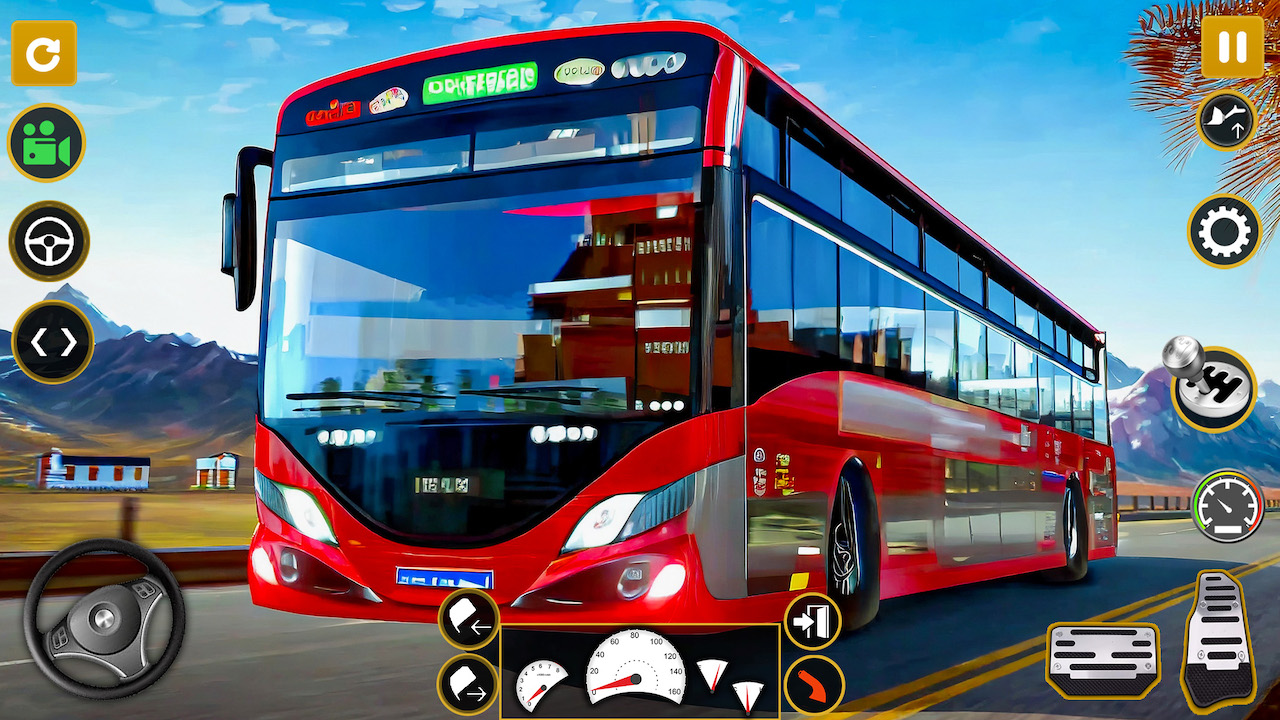Restart the current level
Screen dimensions: 1280x720
(44, 54)
